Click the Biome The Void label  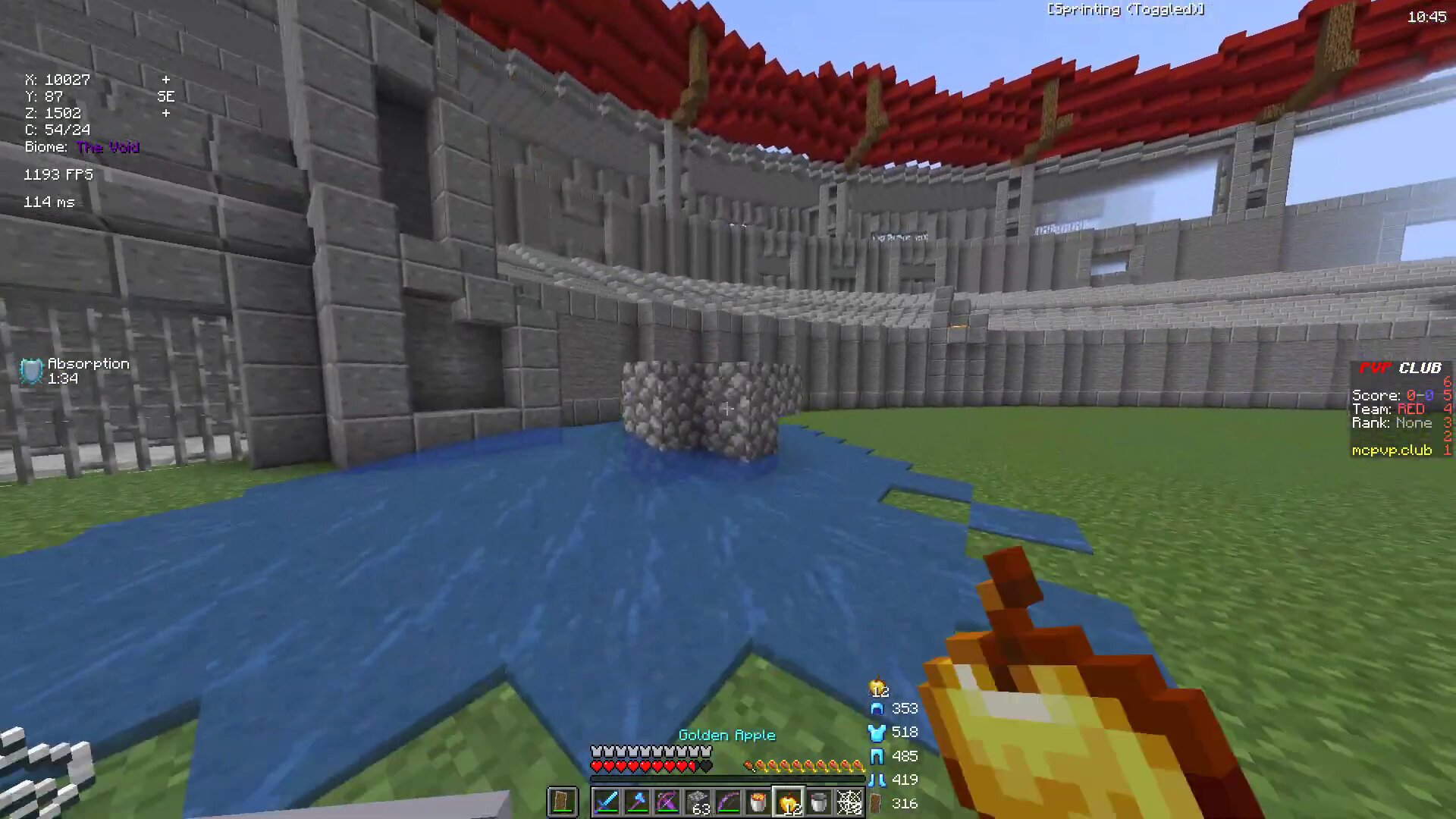pos(81,146)
